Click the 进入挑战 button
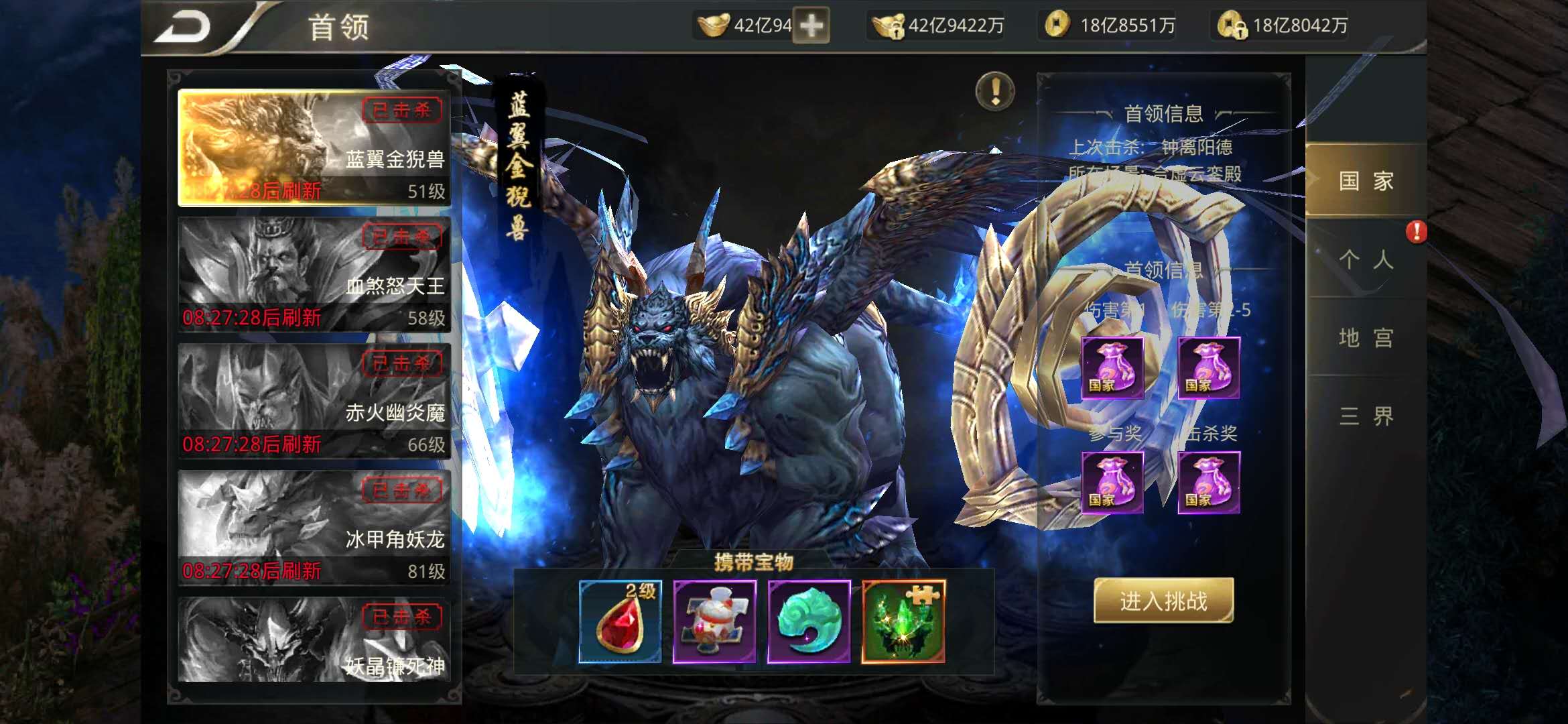 point(1163,601)
